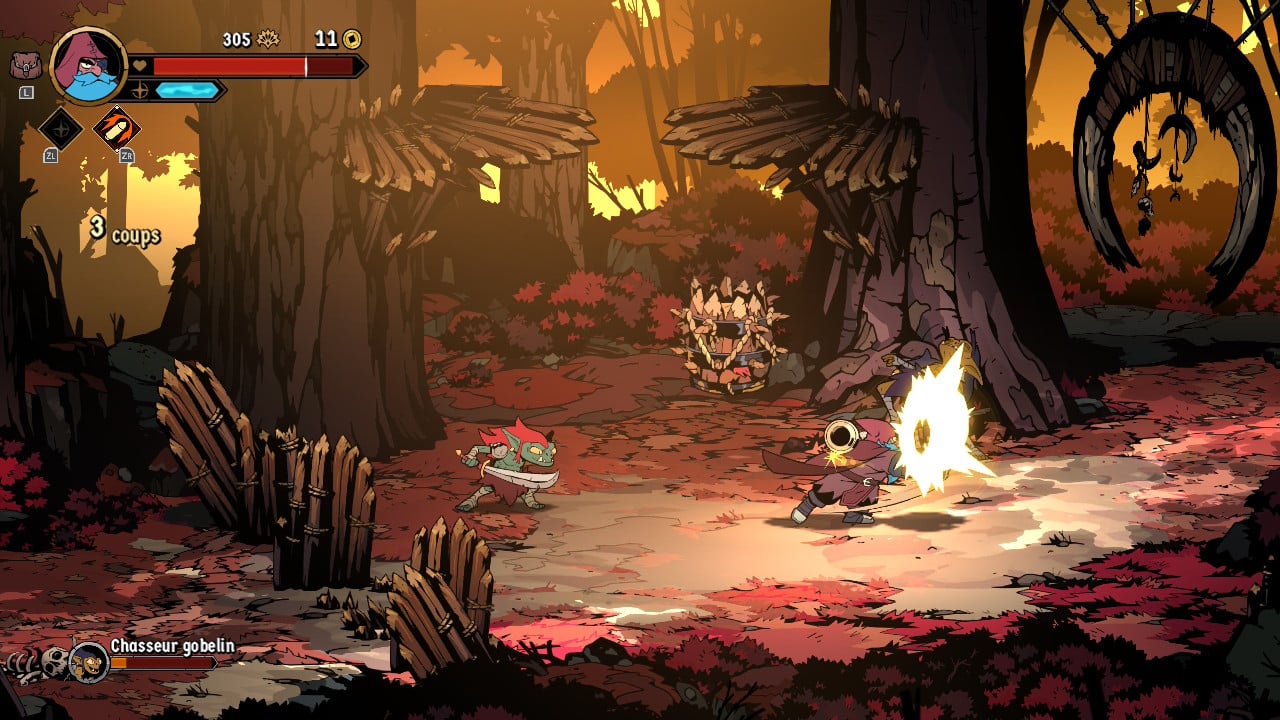Select the empty dark diamond skill slot
The width and height of the screenshot is (1280, 720).
(60, 128)
